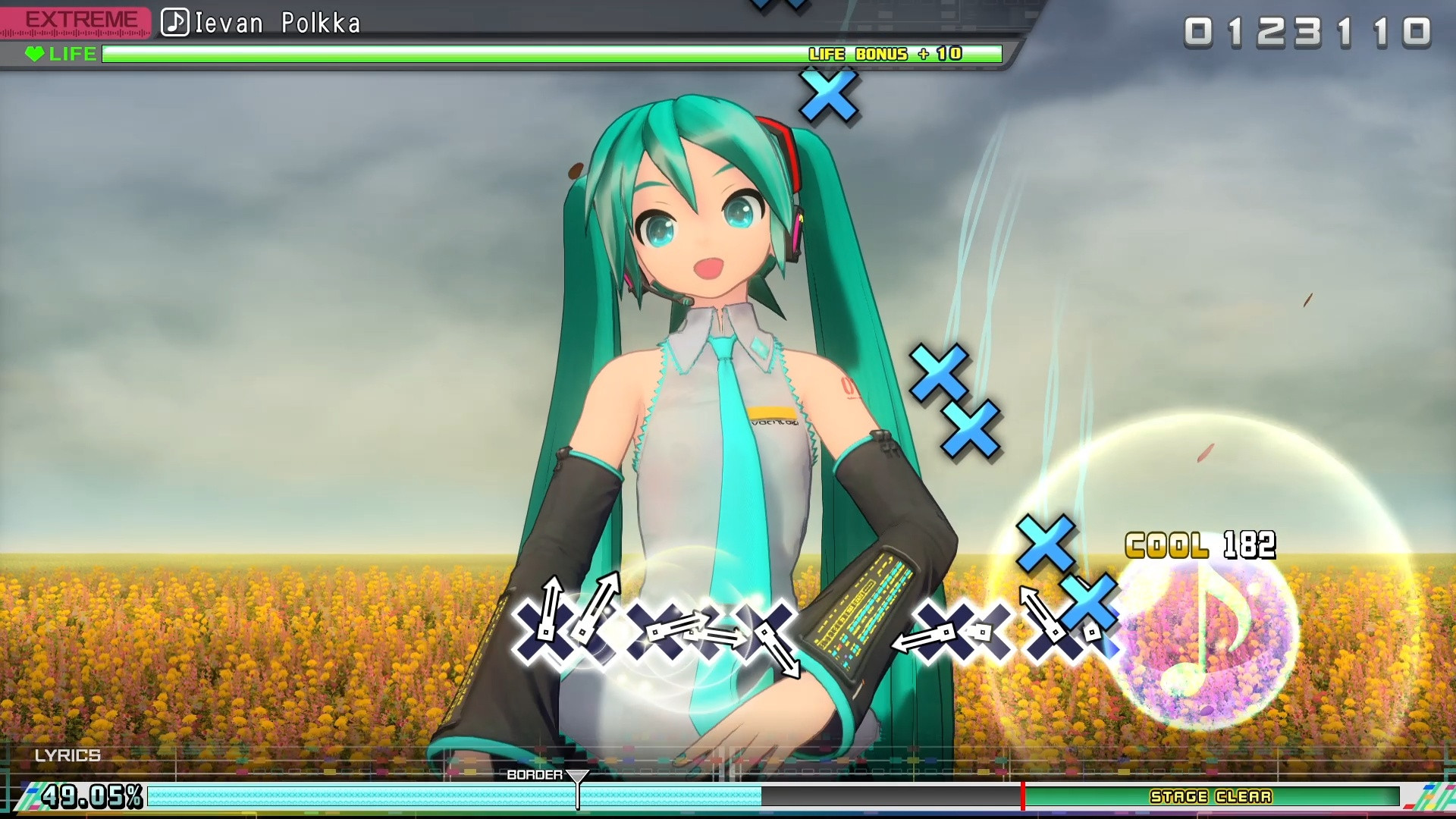Image resolution: width=1456 pixels, height=819 pixels.
Task: Click the heart icon next to LIFE
Action: click(x=33, y=53)
